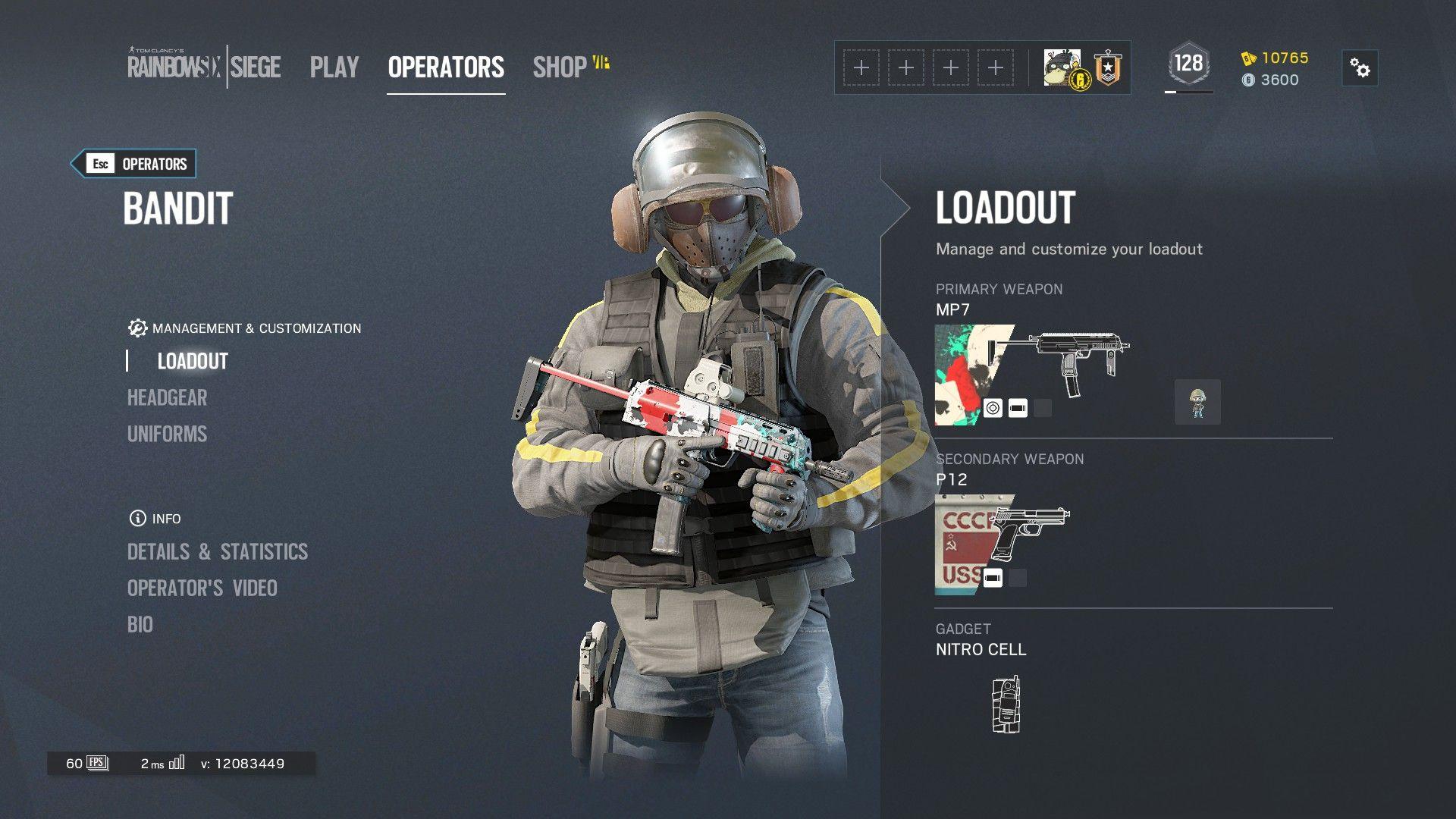Select the Loadout menu entry

point(193,361)
